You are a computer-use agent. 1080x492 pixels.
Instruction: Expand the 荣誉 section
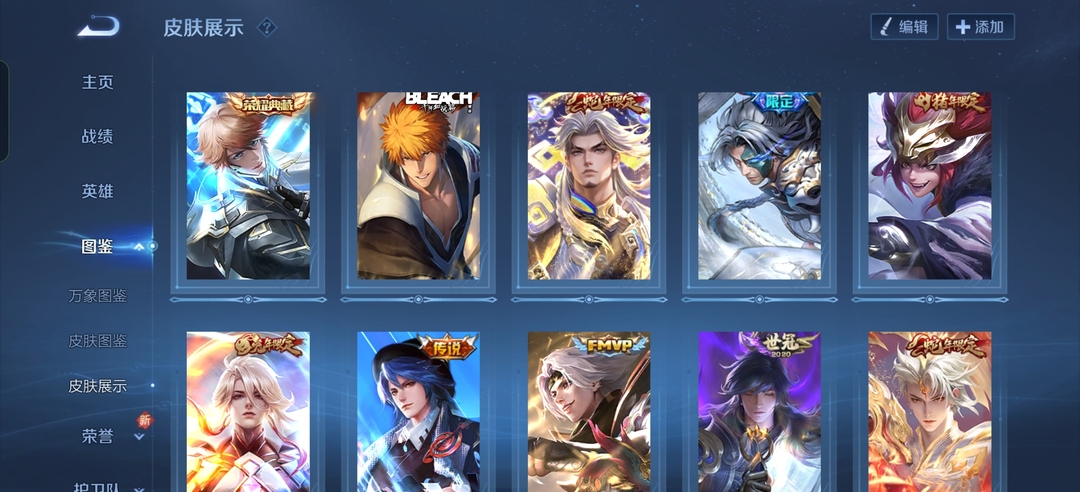point(98,436)
